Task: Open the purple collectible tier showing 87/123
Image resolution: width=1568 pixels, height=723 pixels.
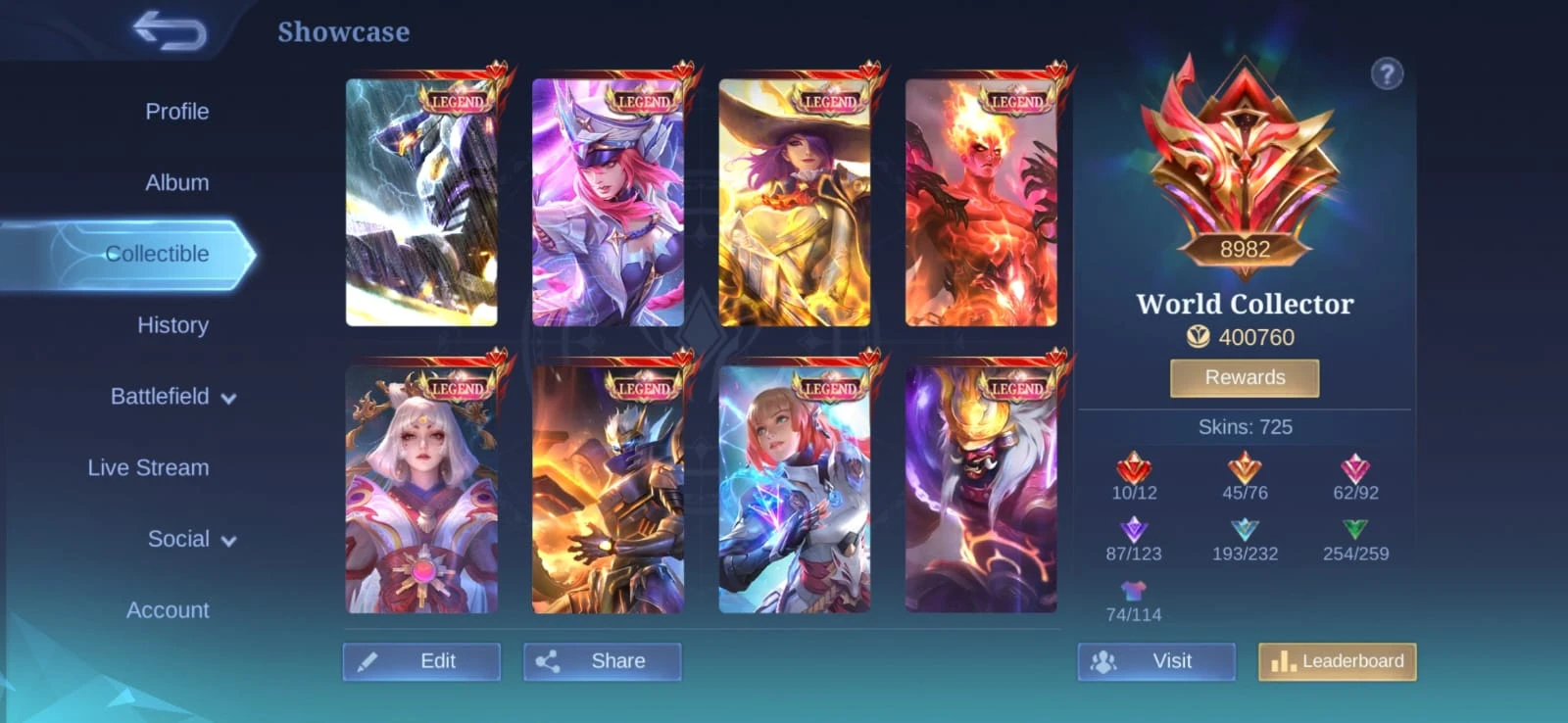Action: coord(1135,531)
